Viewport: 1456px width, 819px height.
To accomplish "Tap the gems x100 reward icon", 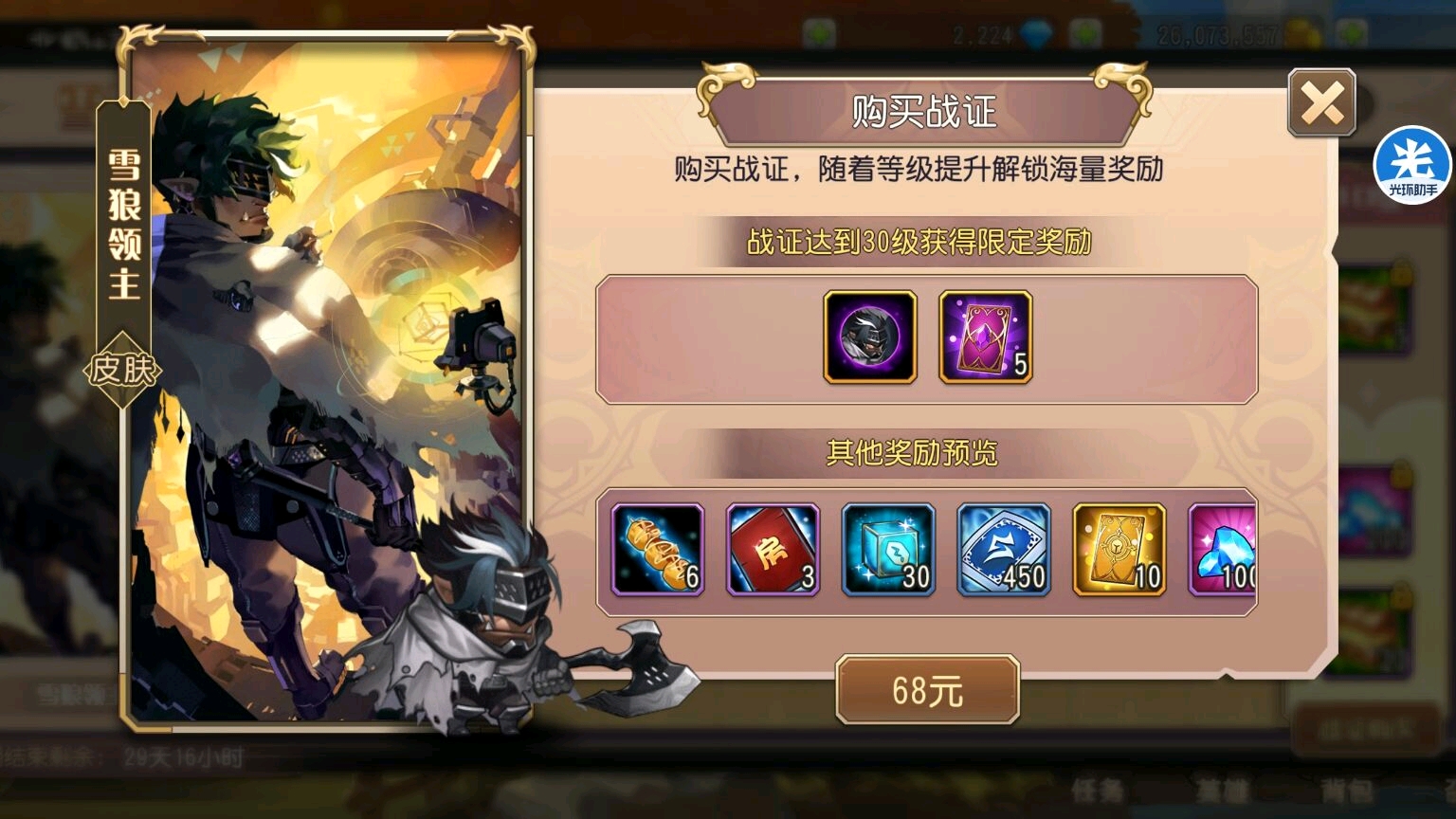I will (1226, 548).
